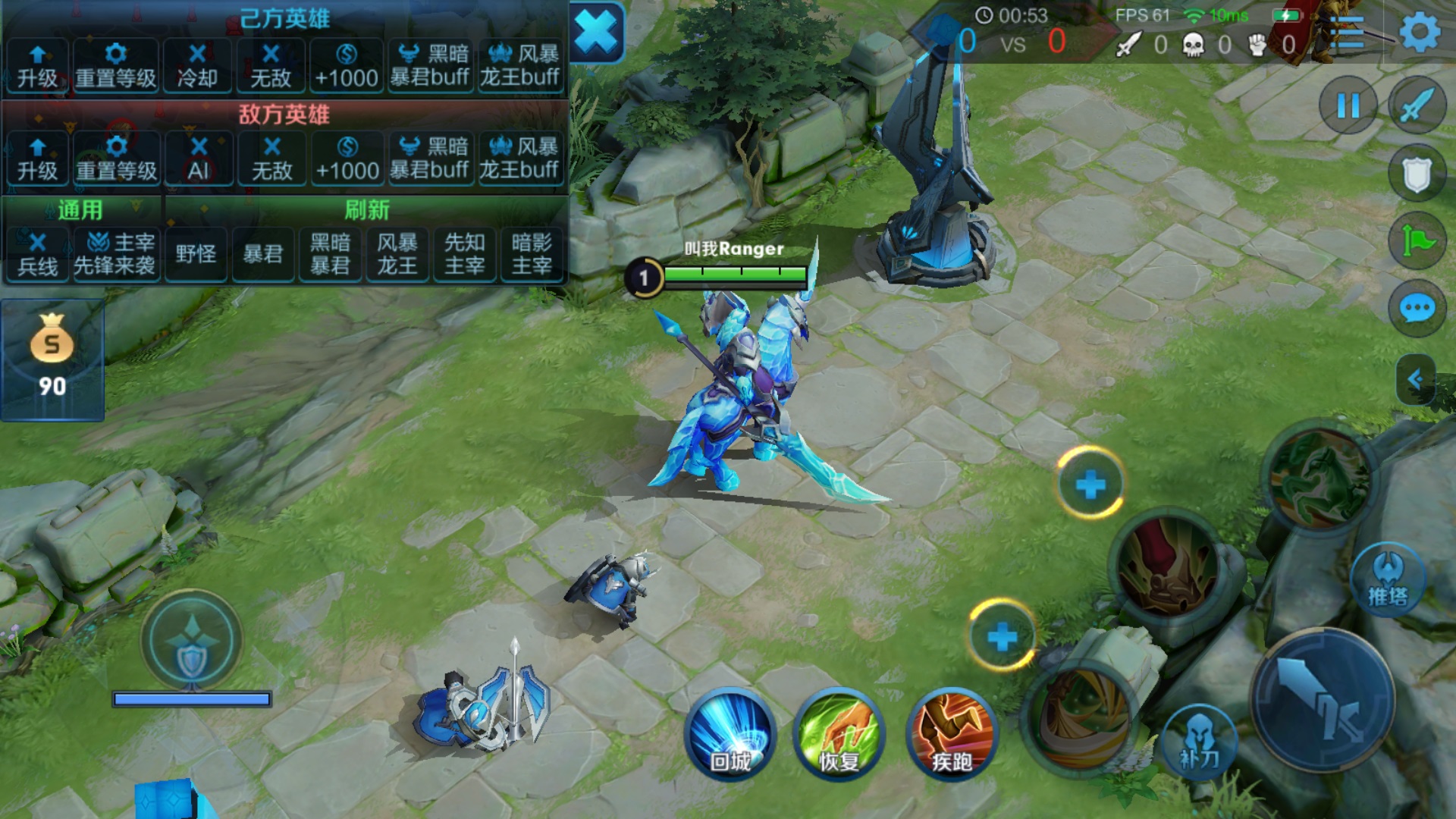Trigger the 疾跑 sprint spell
This screenshot has height=819, width=1456.
(951, 734)
